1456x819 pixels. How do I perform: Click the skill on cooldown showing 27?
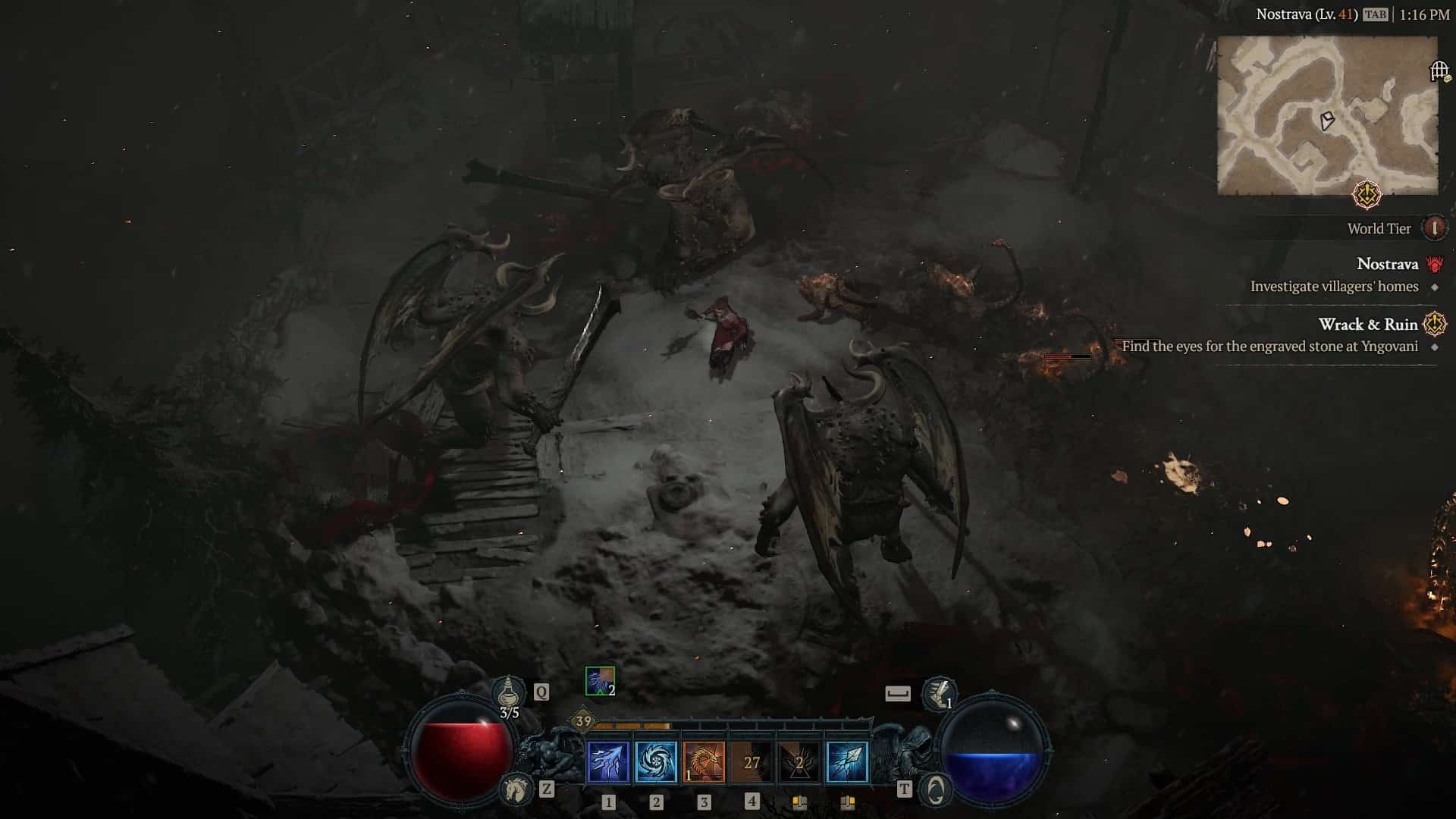[752, 764]
